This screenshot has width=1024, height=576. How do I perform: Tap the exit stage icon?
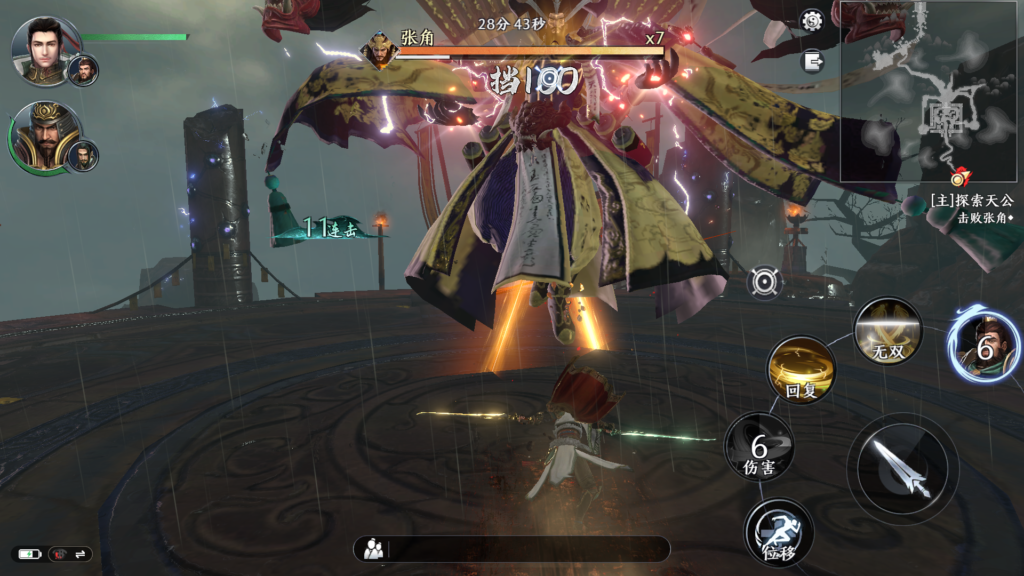click(813, 61)
